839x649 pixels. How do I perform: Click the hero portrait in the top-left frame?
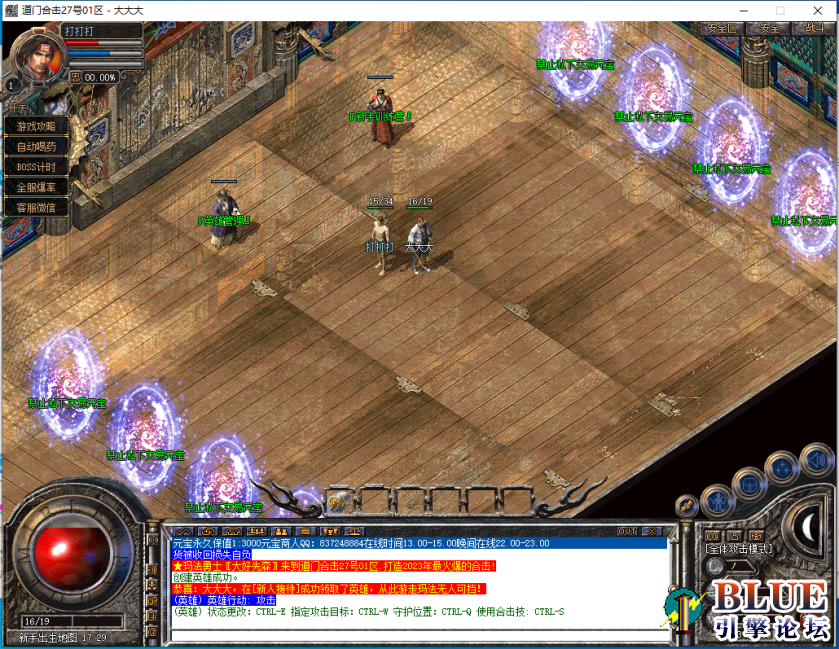point(38,60)
